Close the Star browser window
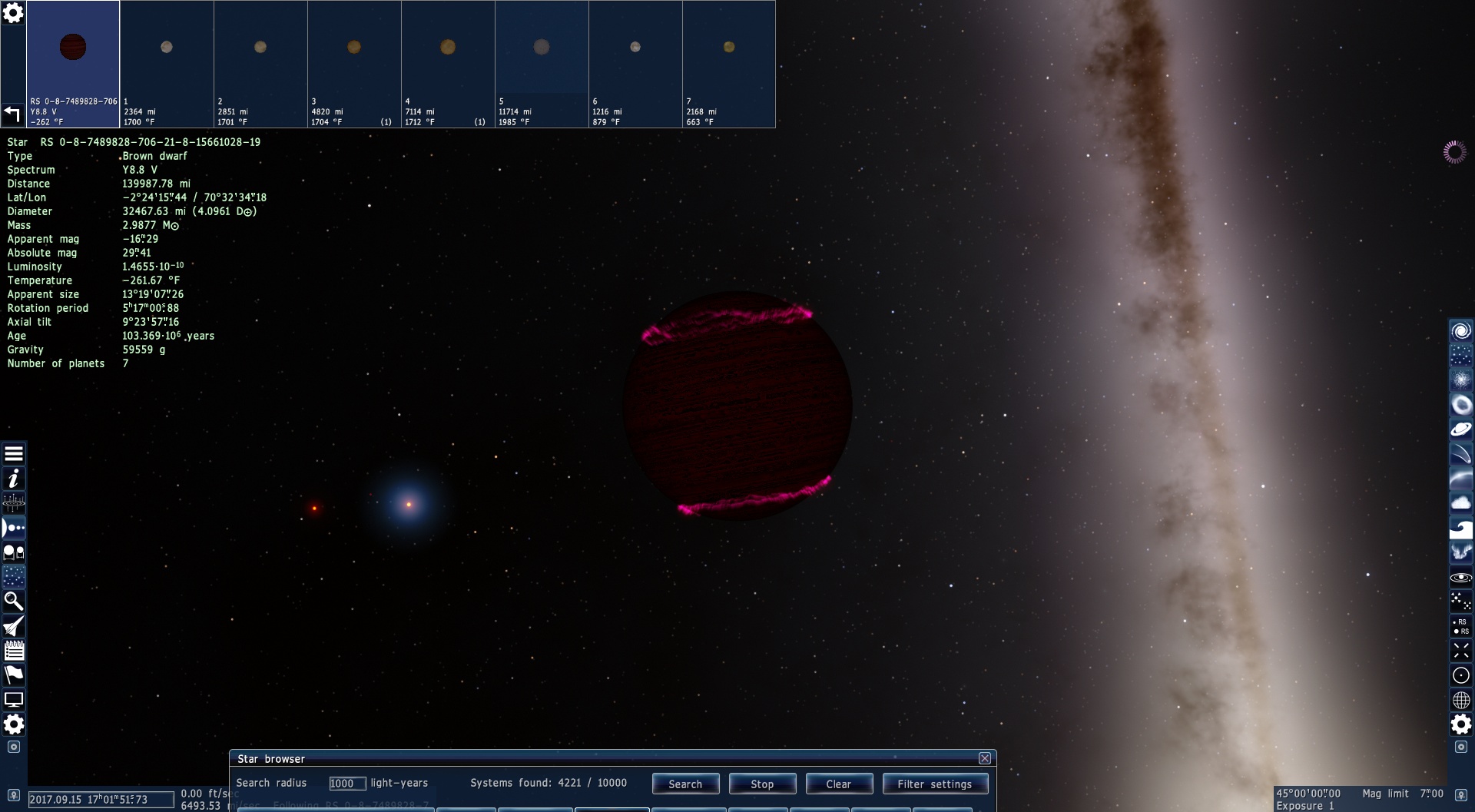Viewport: 1475px width, 812px height. tap(985, 758)
